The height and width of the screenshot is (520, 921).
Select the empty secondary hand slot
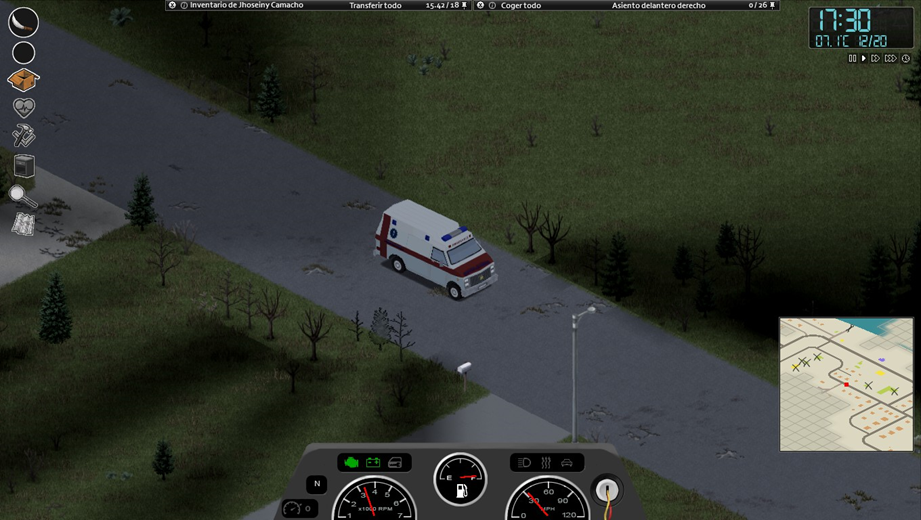click(x=23, y=53)
